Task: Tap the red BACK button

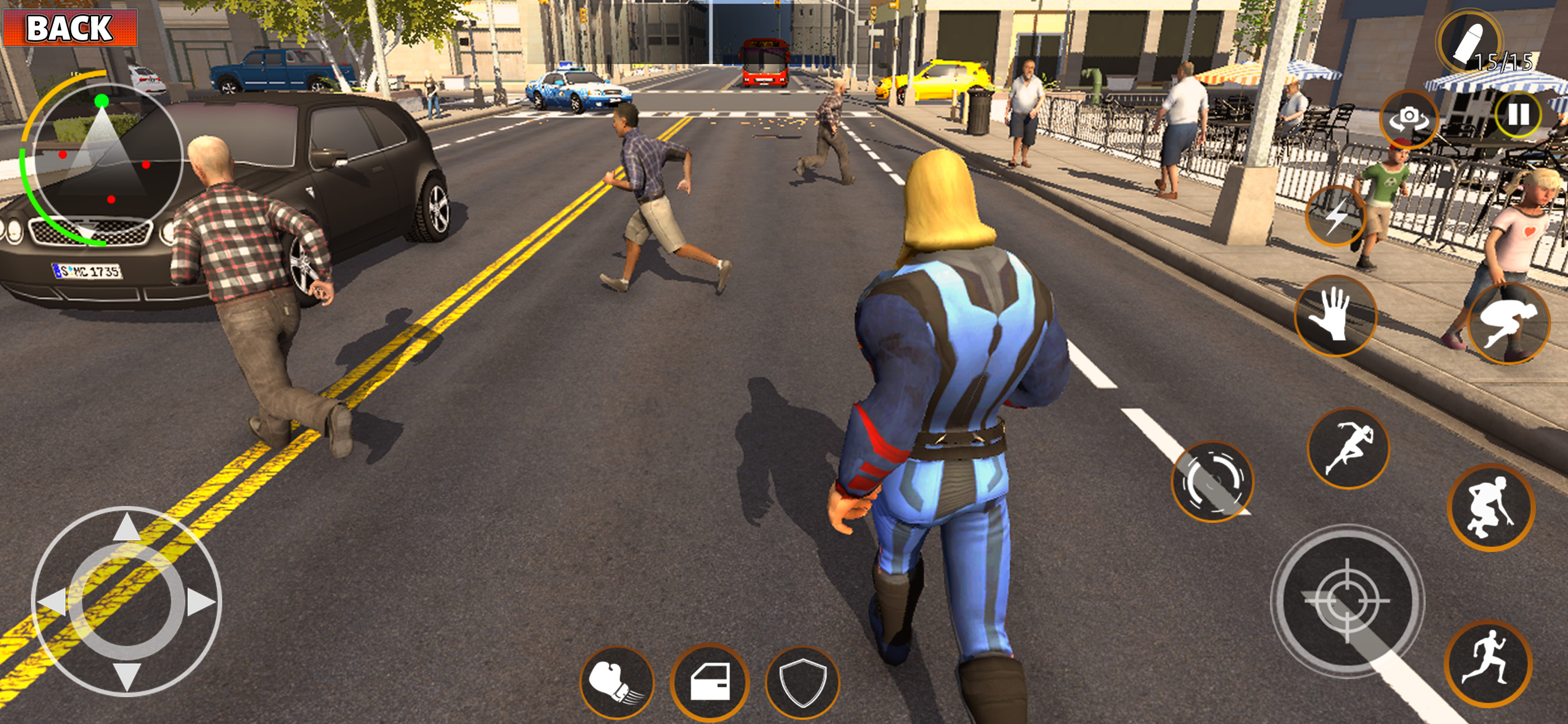Action: point(70,27)
